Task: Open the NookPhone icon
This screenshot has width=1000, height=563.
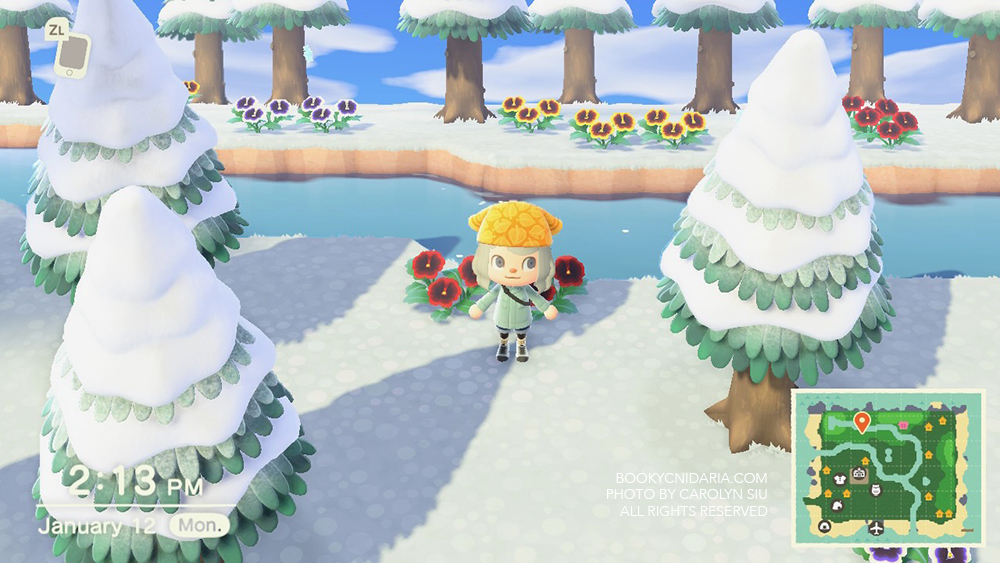Action: point(71,56)
